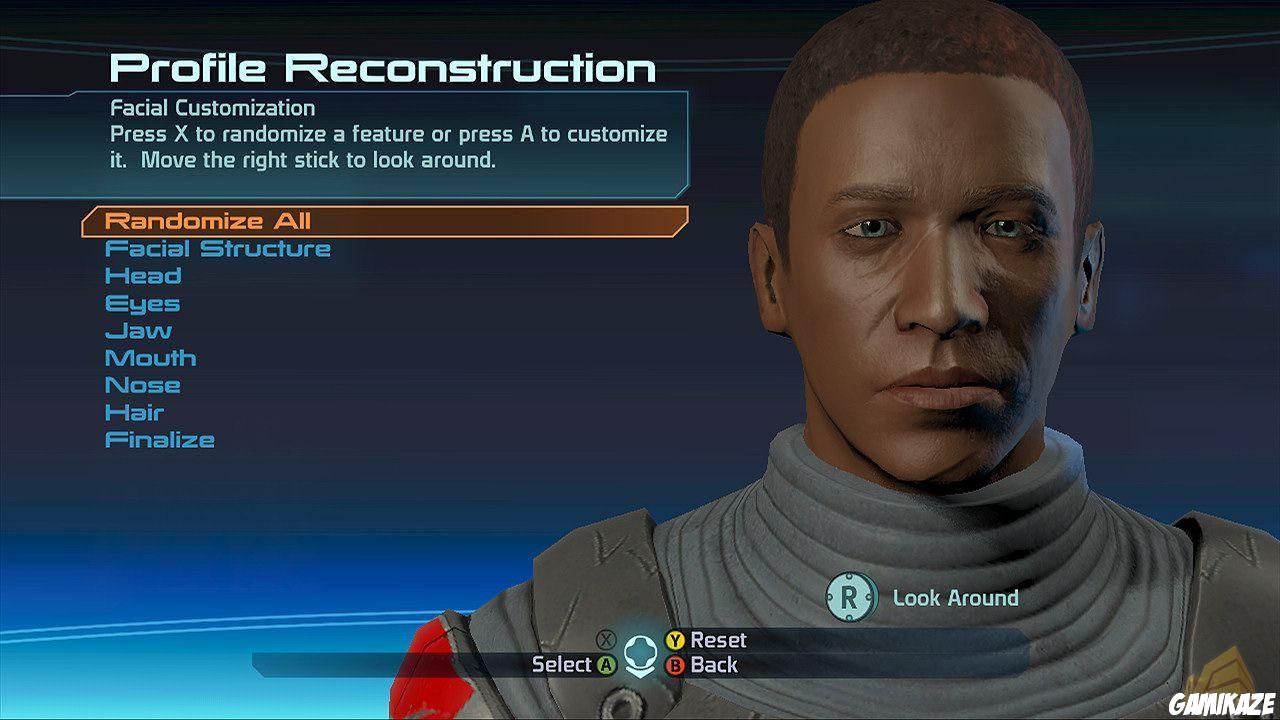Click the Head menu entry
This screenshot has width=1280, height=720.
click(x=144, y=275)
